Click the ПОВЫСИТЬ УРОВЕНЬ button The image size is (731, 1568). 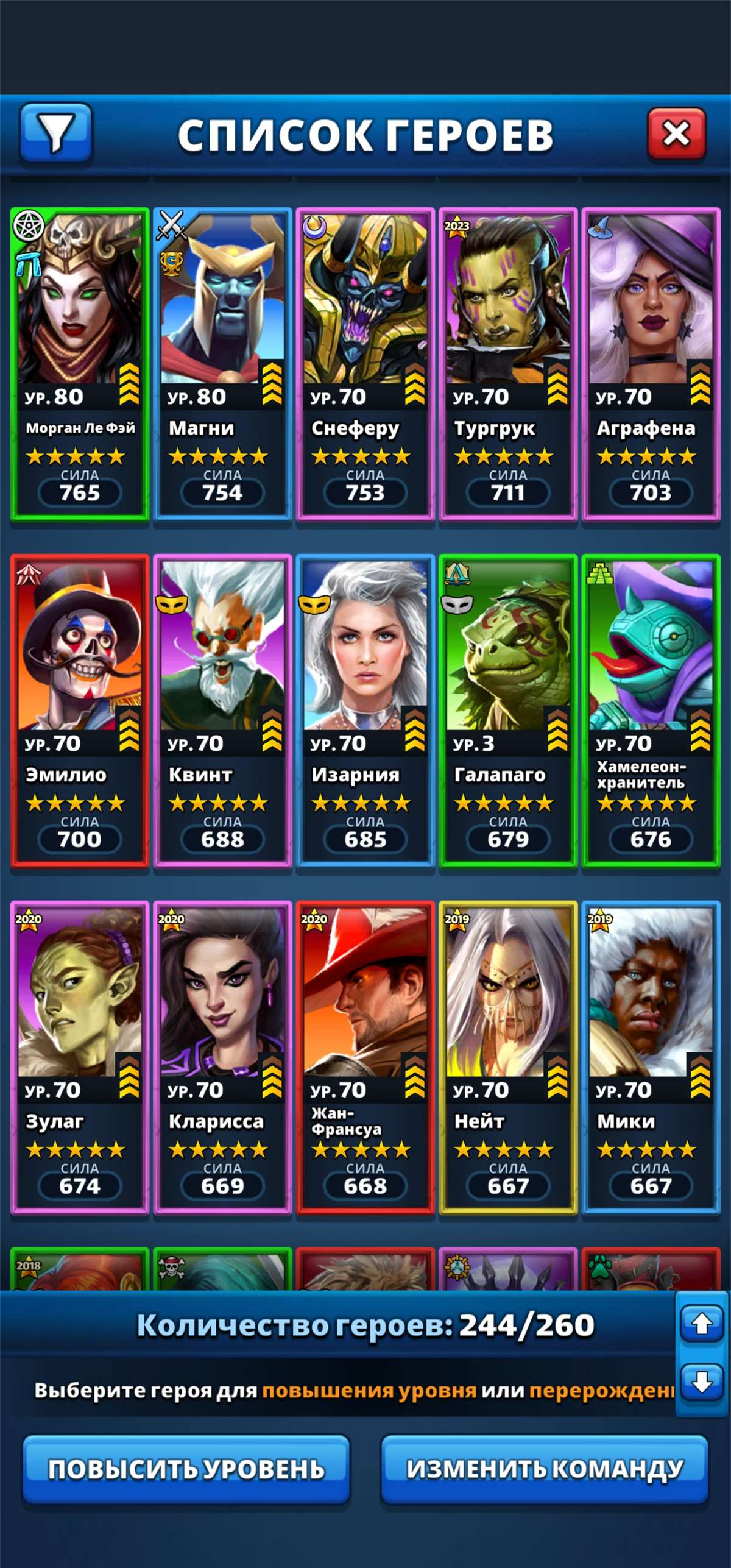186,1469
